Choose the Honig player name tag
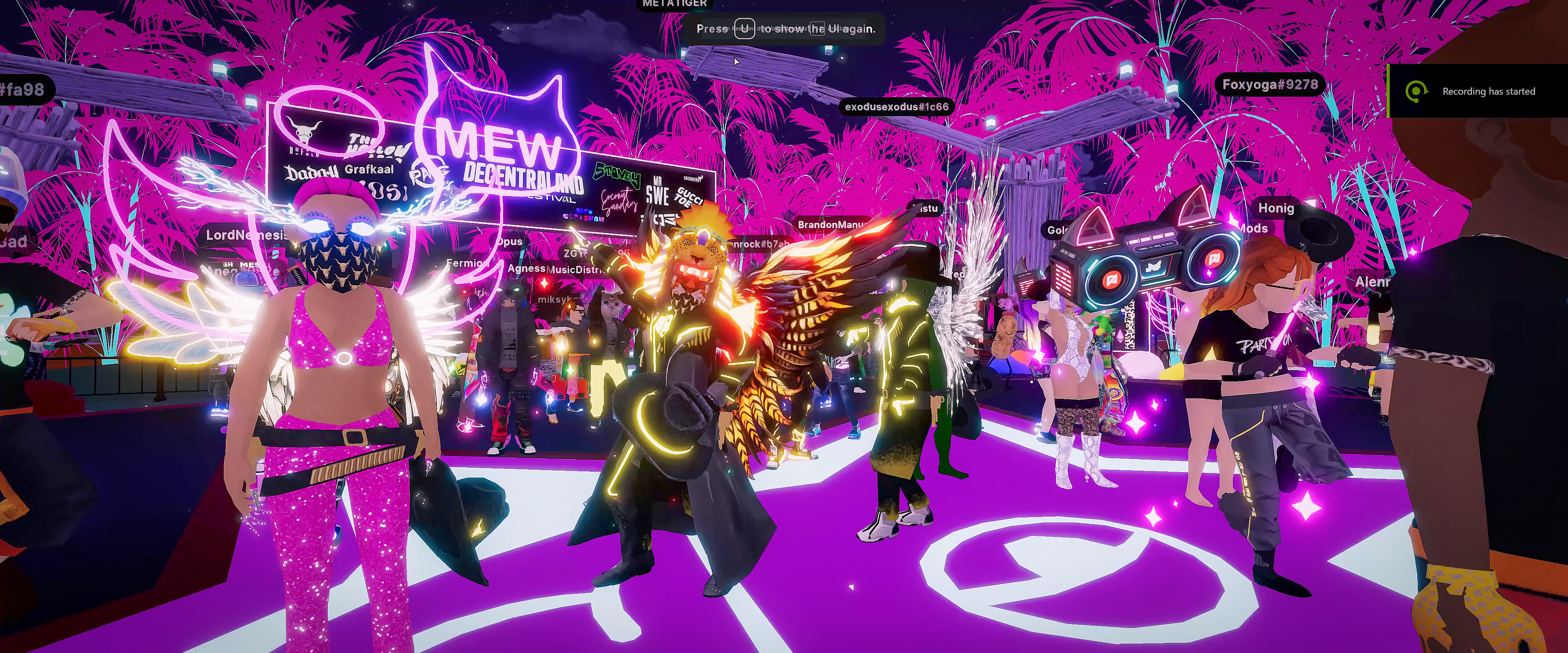The image size is (1568, 653). click(1276, 208)
